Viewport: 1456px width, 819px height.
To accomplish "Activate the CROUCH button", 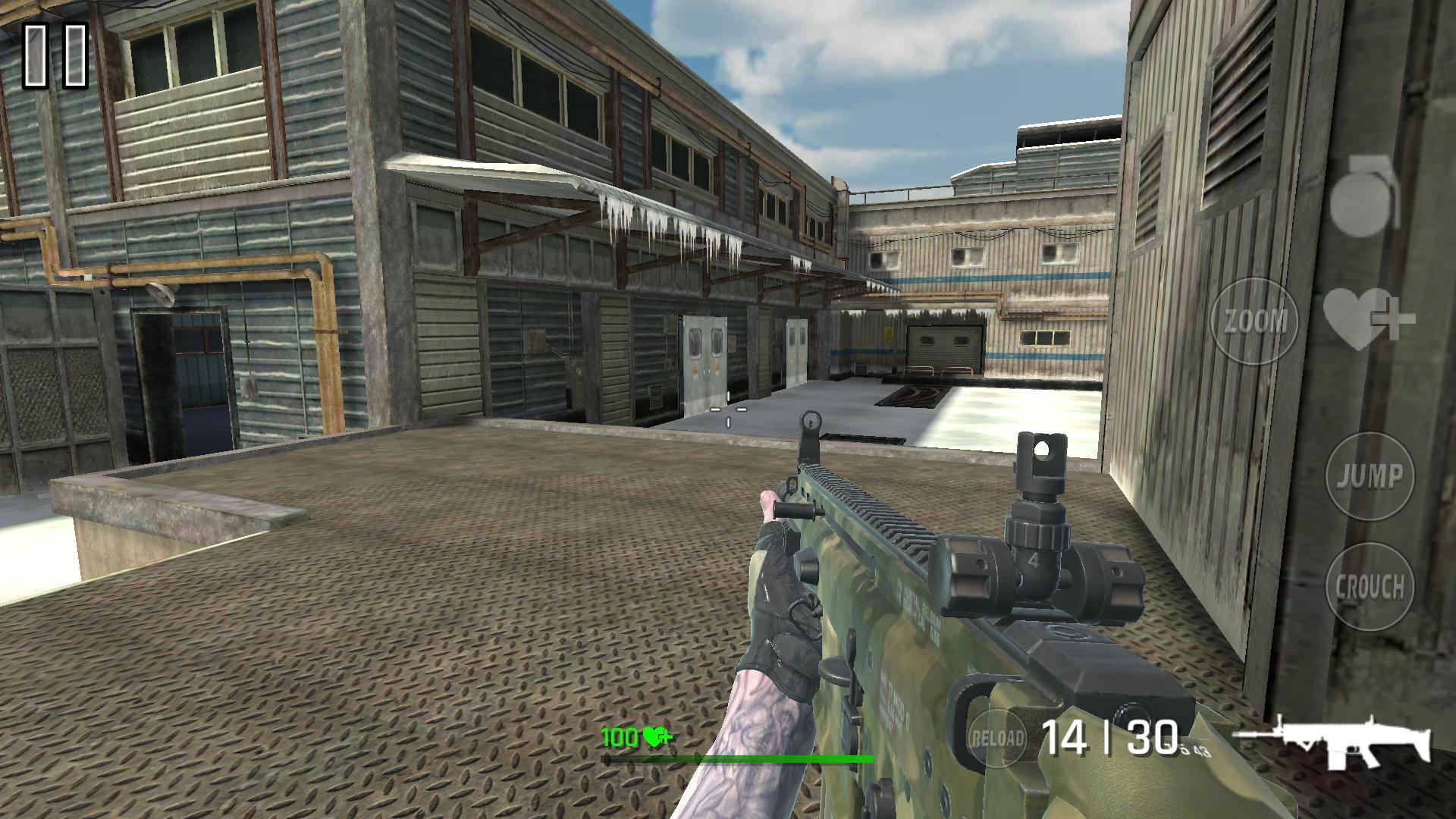I will click(1370, 585).
